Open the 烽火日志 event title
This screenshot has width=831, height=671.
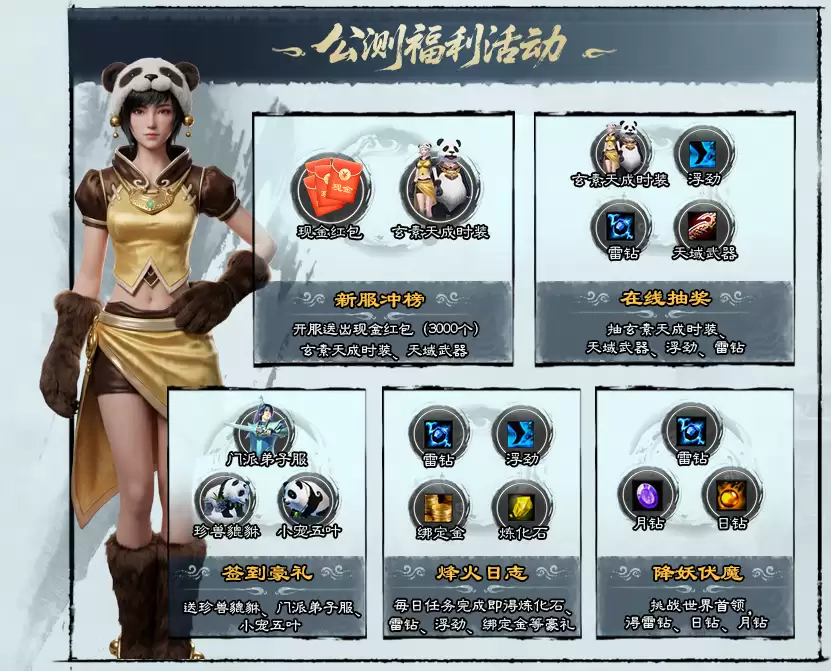(x=480, y=575)
